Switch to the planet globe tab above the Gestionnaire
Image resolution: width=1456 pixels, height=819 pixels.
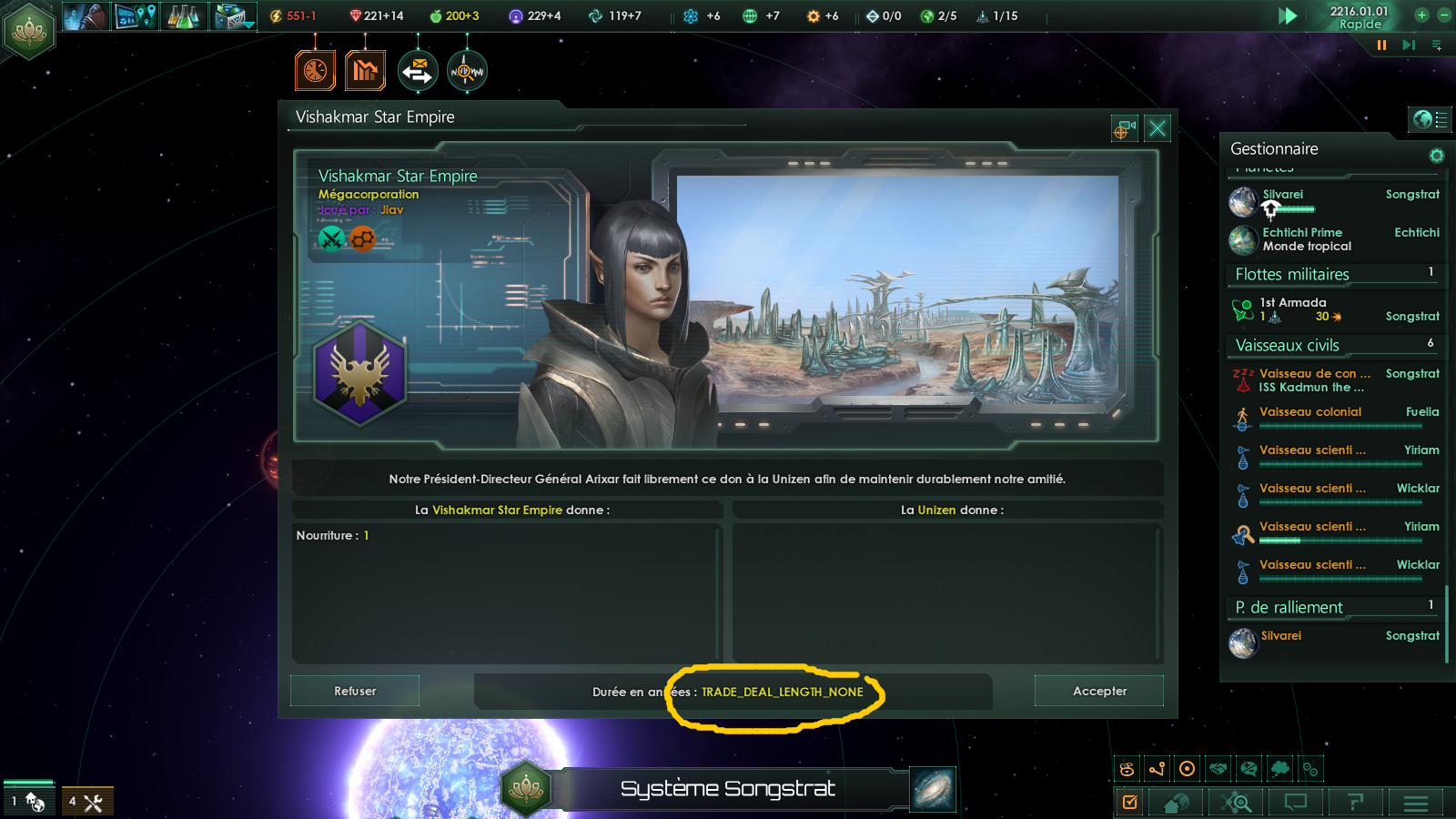point(1421,119)
